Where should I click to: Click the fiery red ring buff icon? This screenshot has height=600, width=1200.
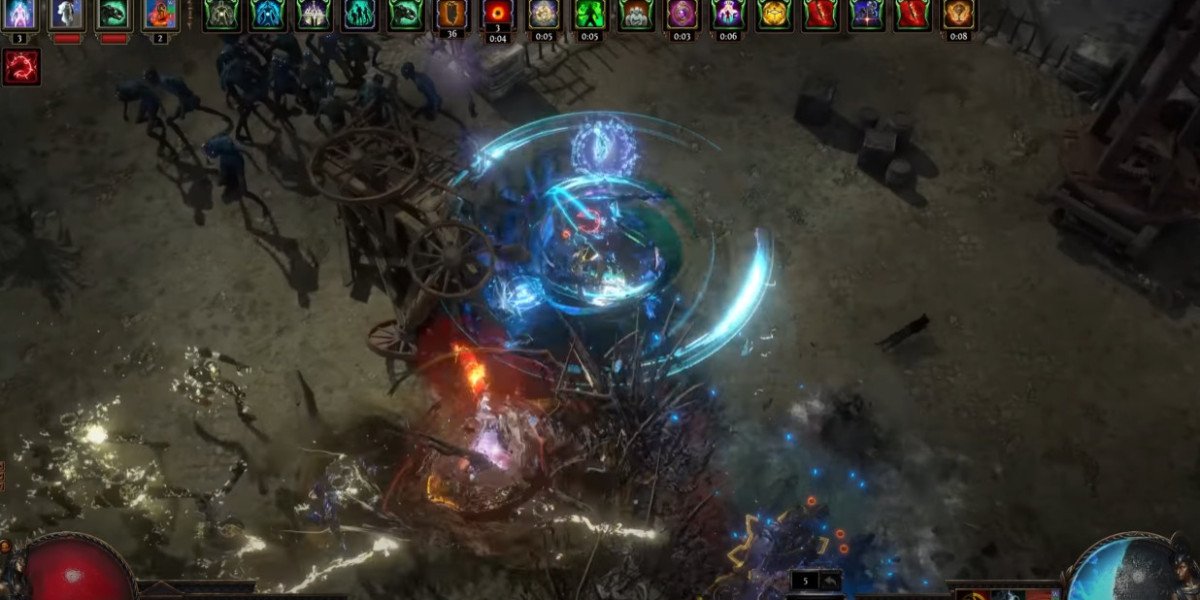(x=497, y=13)
